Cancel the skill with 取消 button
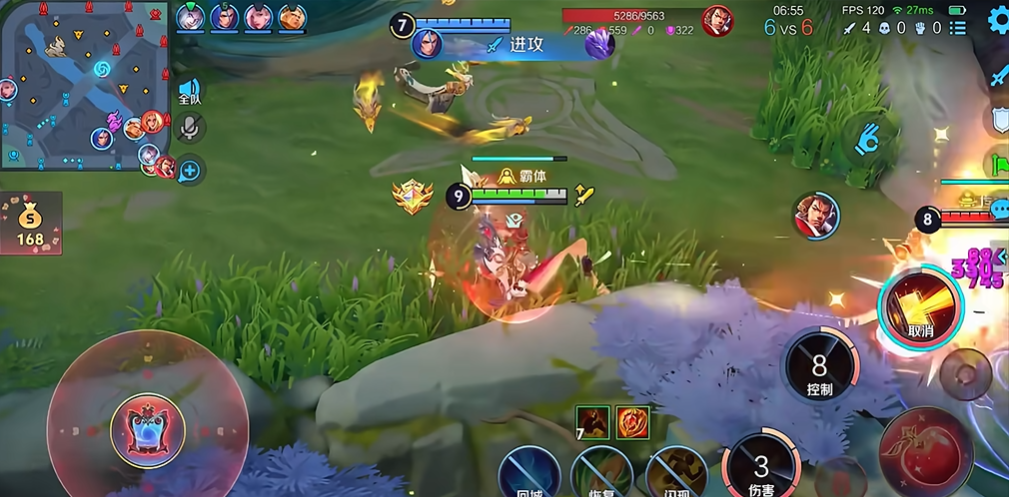Screen dimensions: 1009x497 (x=920, y=307)
